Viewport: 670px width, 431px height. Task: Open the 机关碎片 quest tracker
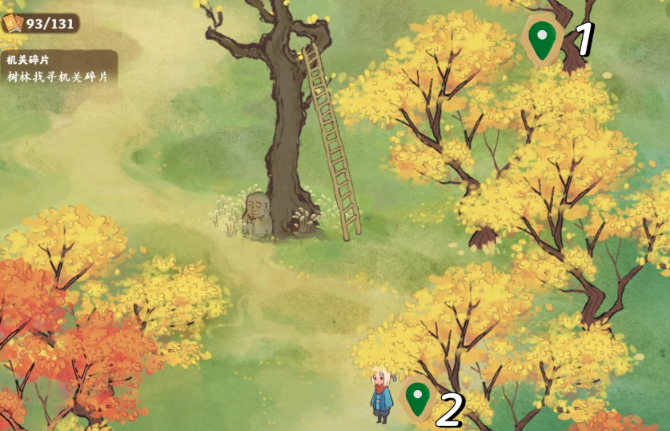click(x=58, y=69)
